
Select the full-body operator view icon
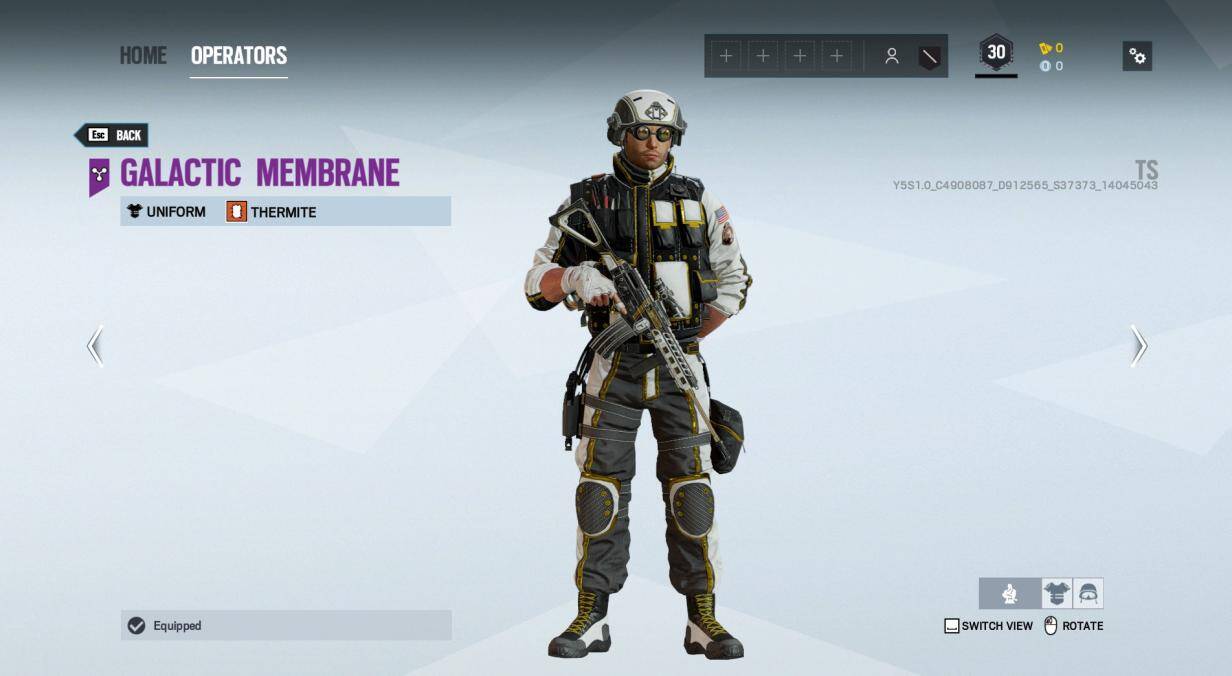(1010, 594)
